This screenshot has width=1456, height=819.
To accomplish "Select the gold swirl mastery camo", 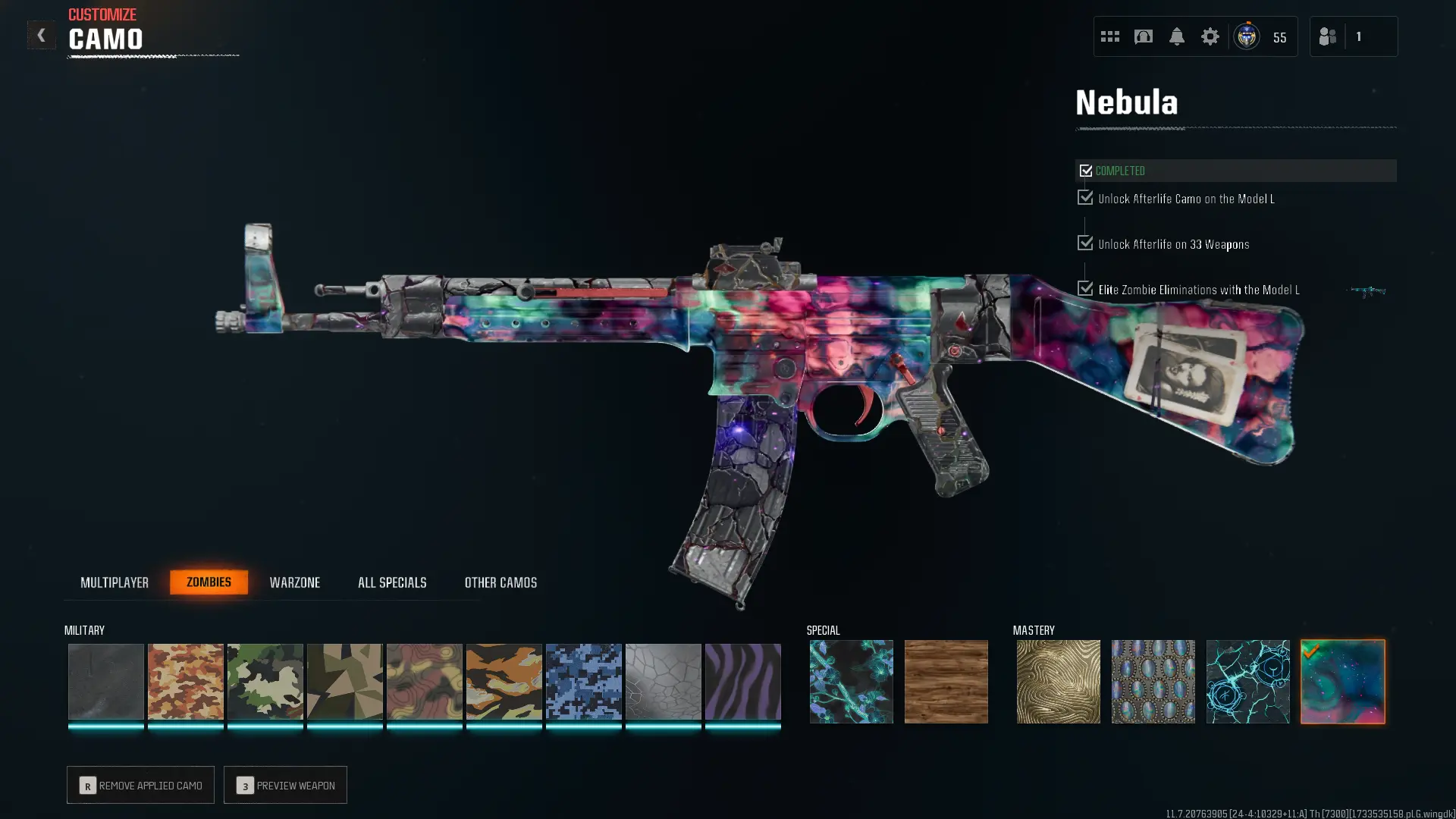I will point(1058,682).
